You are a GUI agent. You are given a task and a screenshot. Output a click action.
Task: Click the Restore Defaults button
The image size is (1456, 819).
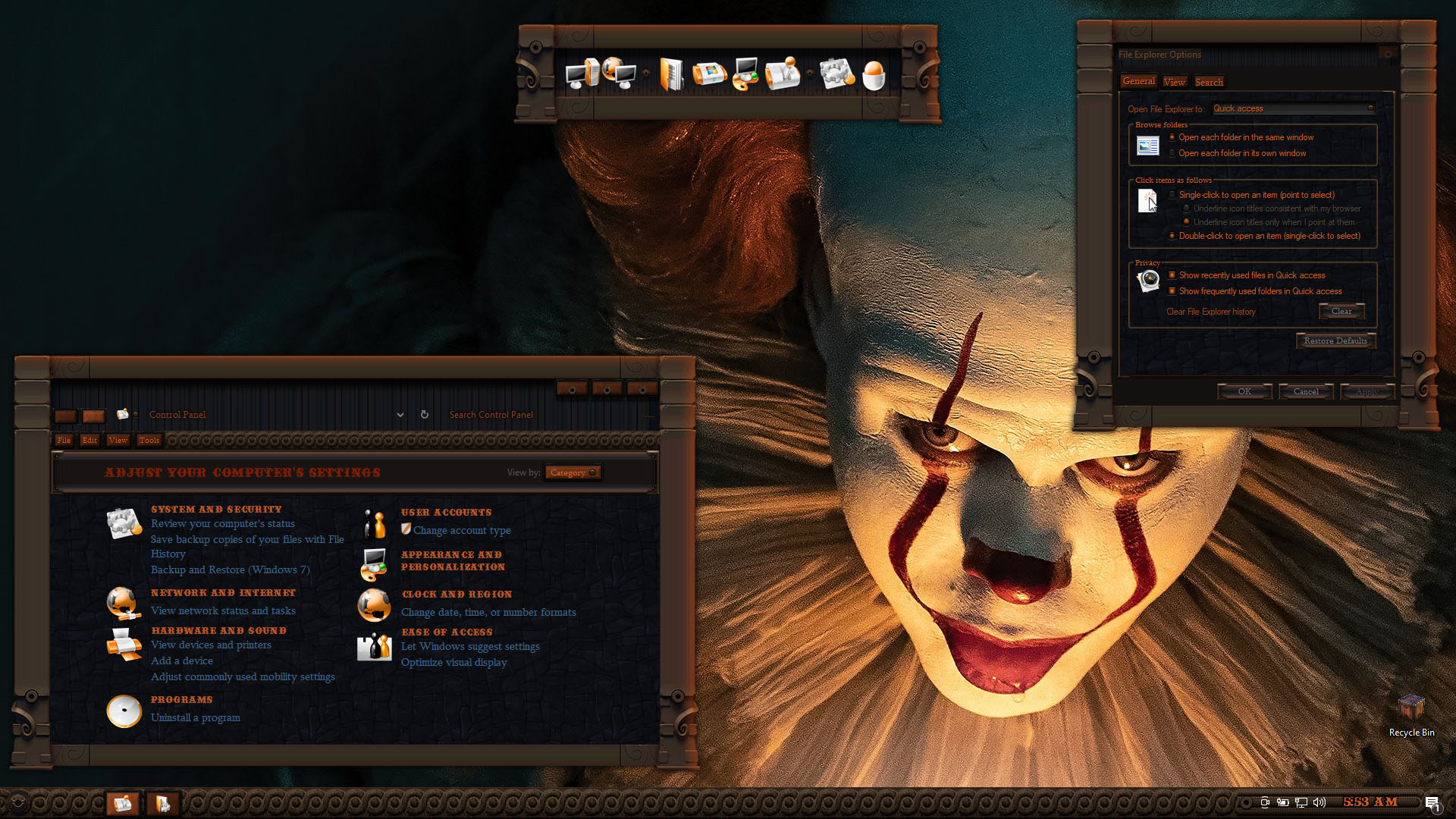coord(1335,340)
